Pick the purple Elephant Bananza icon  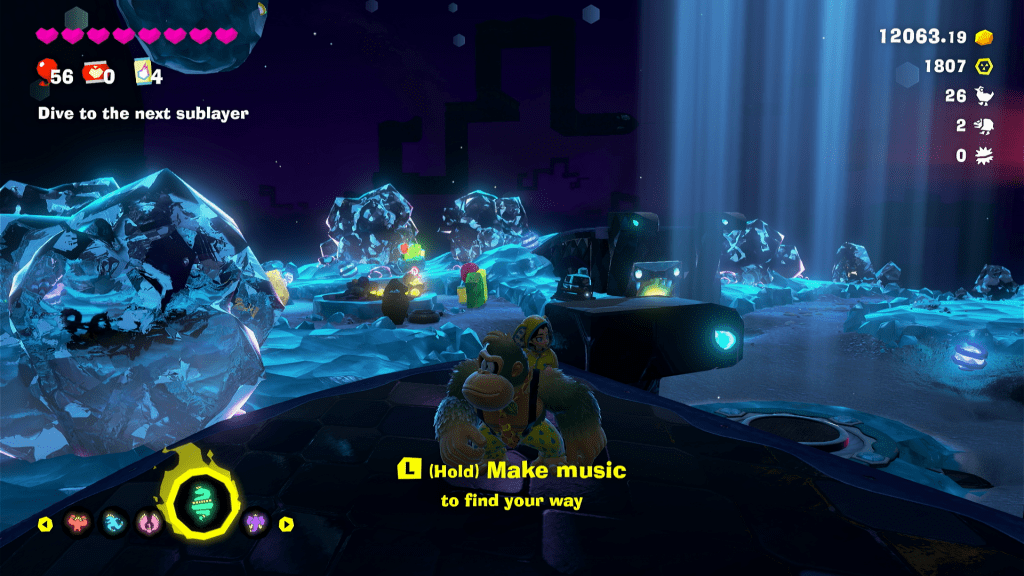pos(255,524)
